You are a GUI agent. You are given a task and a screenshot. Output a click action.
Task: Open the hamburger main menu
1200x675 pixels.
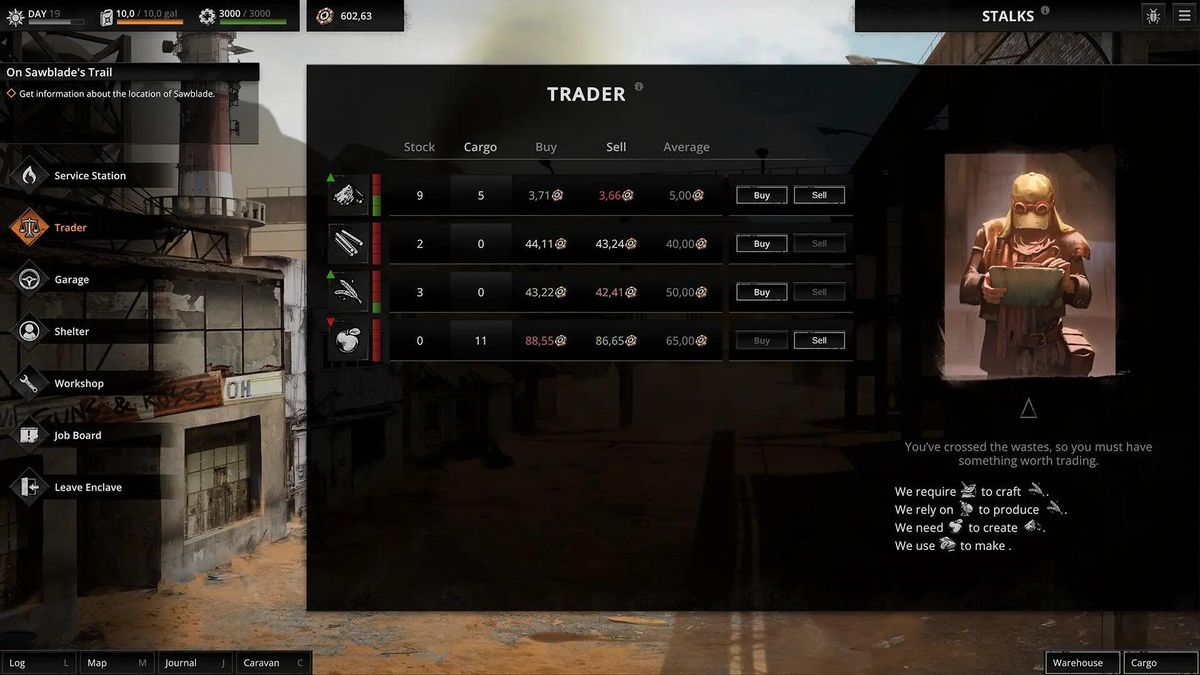point(1184,16)
